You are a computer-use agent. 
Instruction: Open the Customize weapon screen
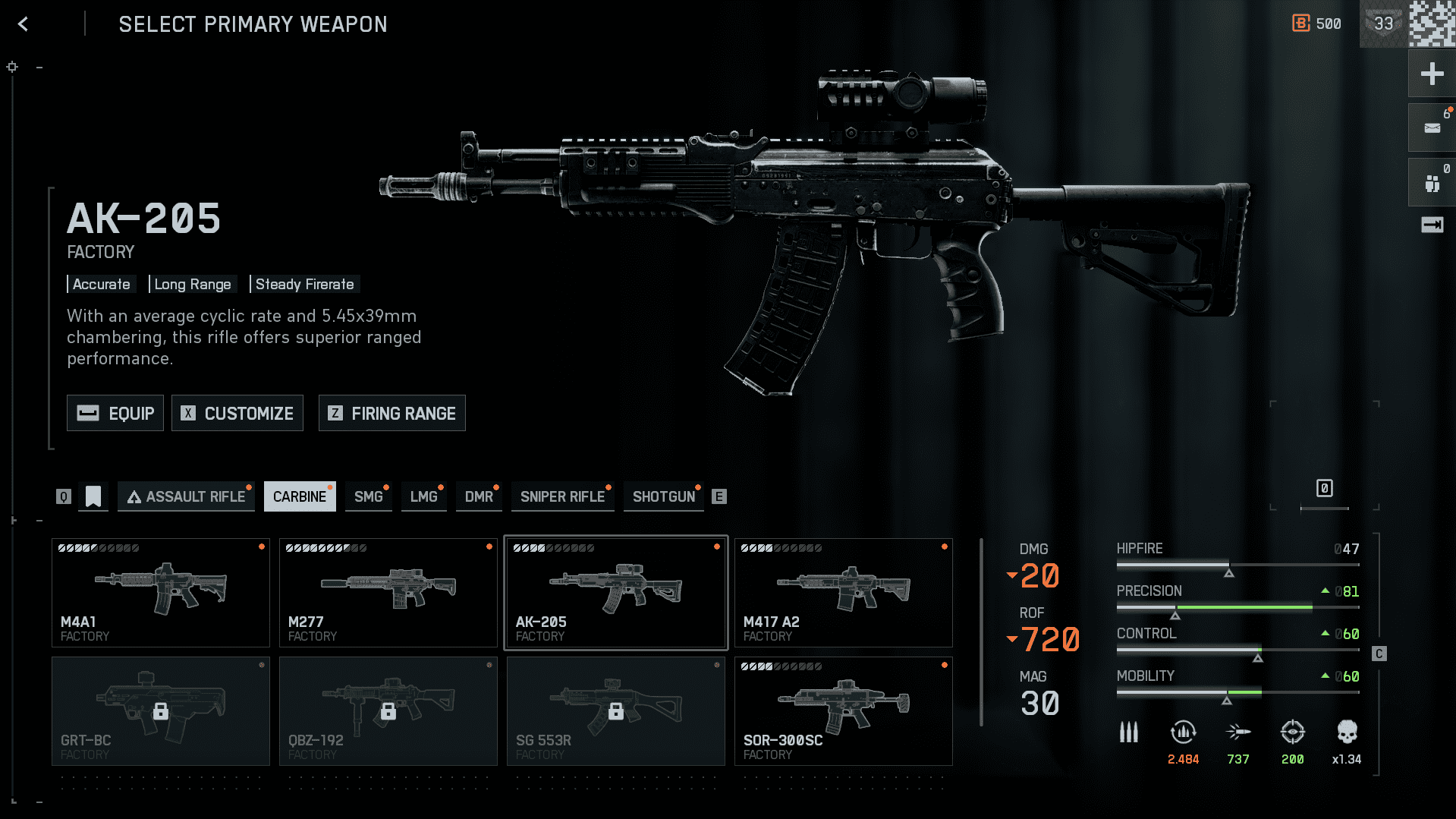237,413
